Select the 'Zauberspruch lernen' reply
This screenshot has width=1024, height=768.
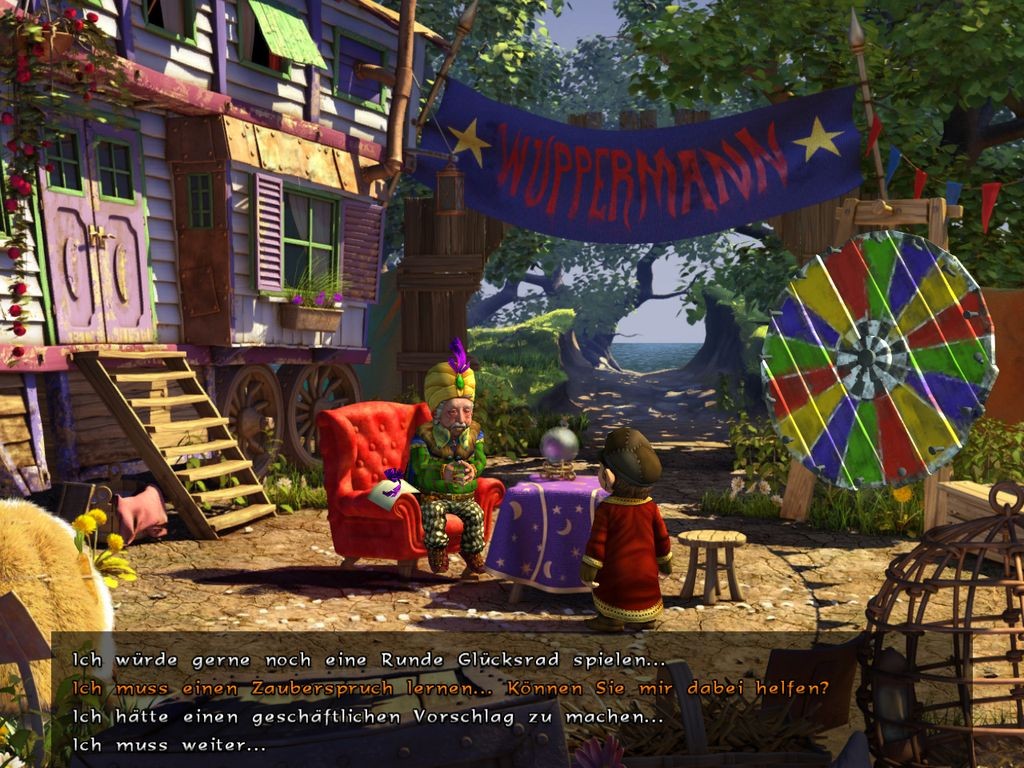450,688
